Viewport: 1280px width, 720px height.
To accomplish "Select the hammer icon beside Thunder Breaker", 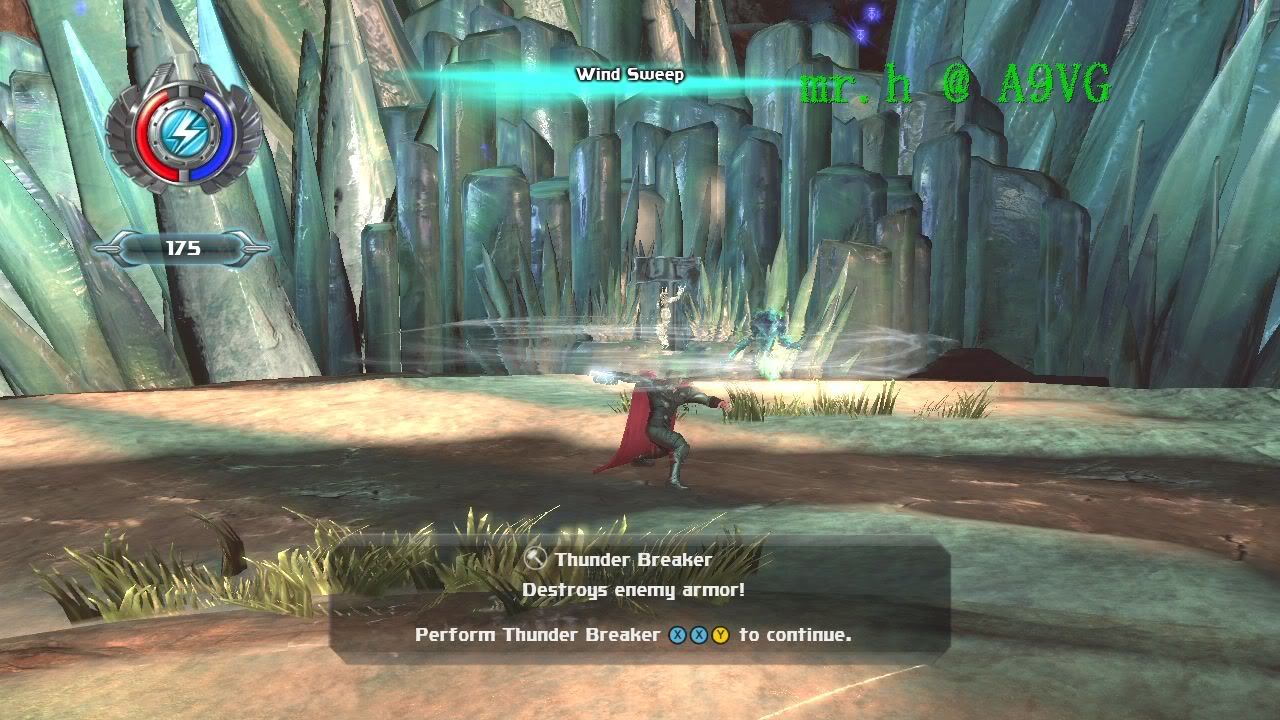I will [x=535, y=559].
